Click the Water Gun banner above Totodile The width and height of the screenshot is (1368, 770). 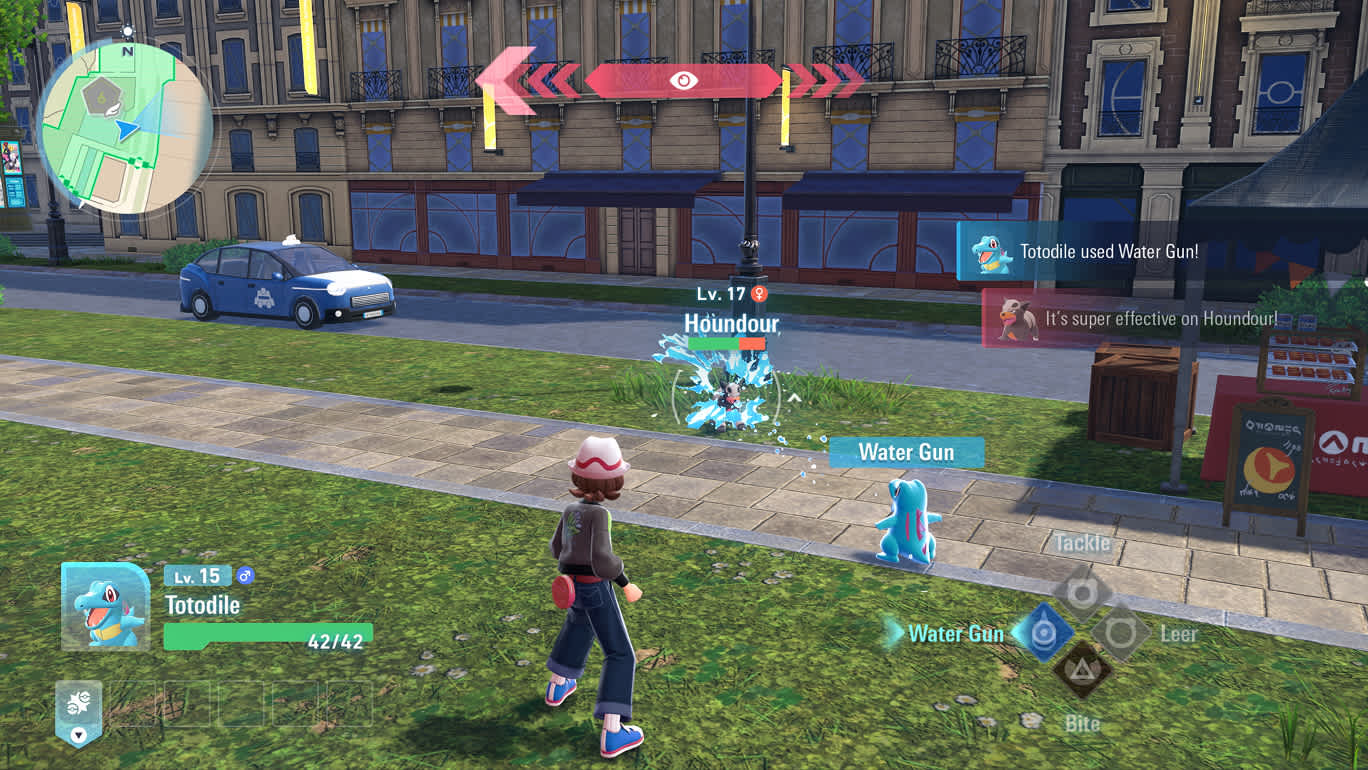[905, 451]
